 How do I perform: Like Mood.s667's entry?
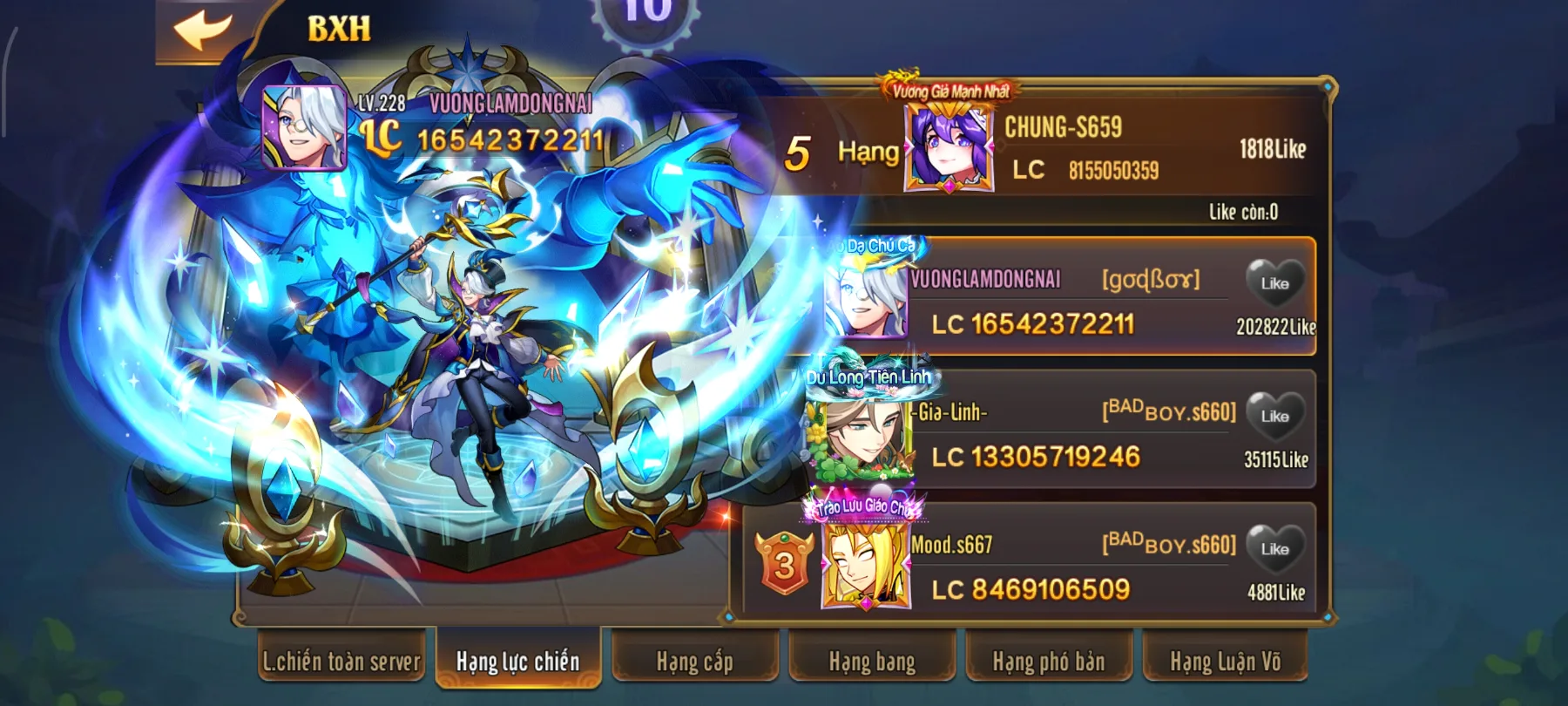[1274, 550]
